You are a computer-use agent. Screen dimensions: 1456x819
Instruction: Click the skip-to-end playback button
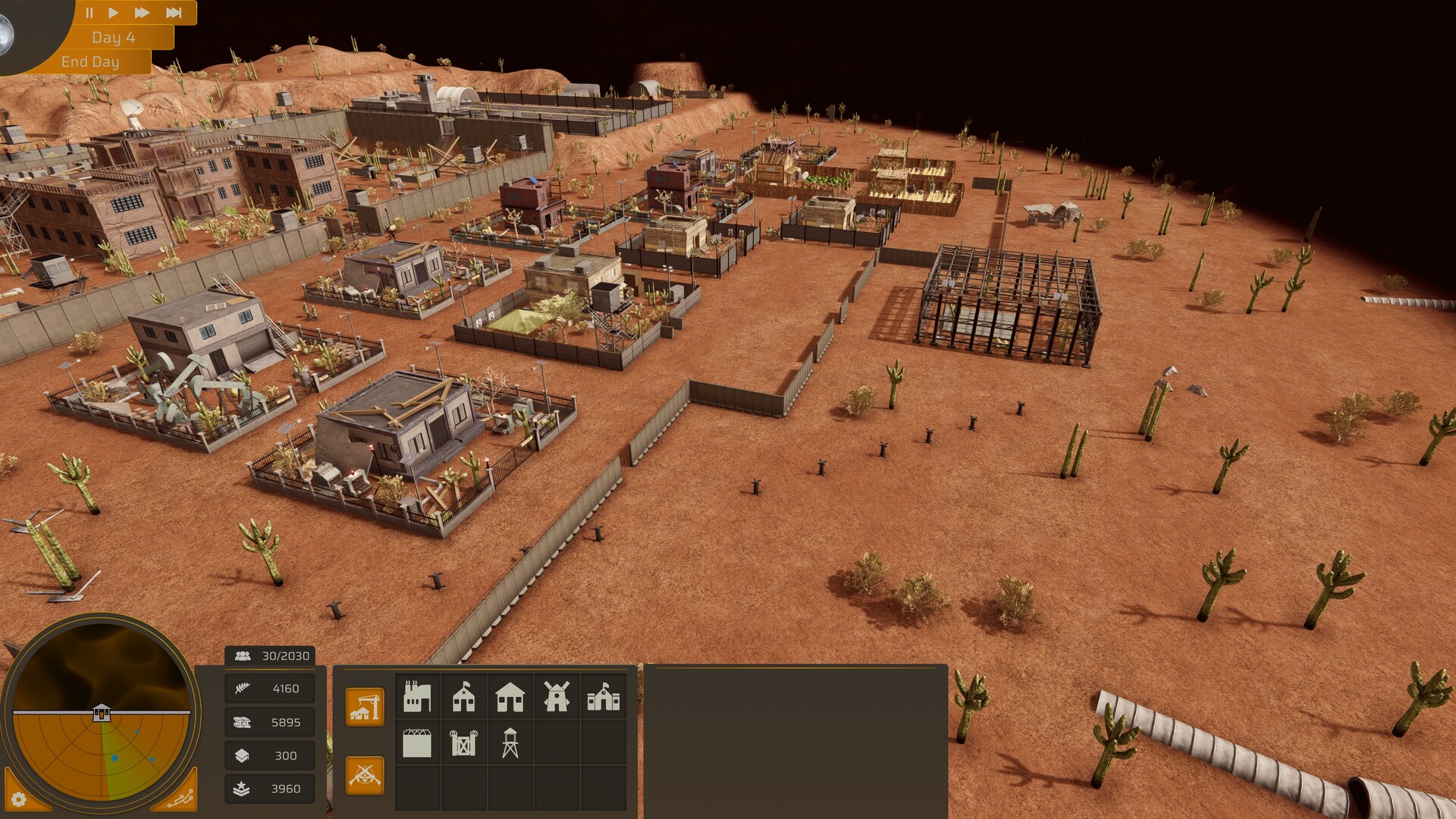coord(174,13)
